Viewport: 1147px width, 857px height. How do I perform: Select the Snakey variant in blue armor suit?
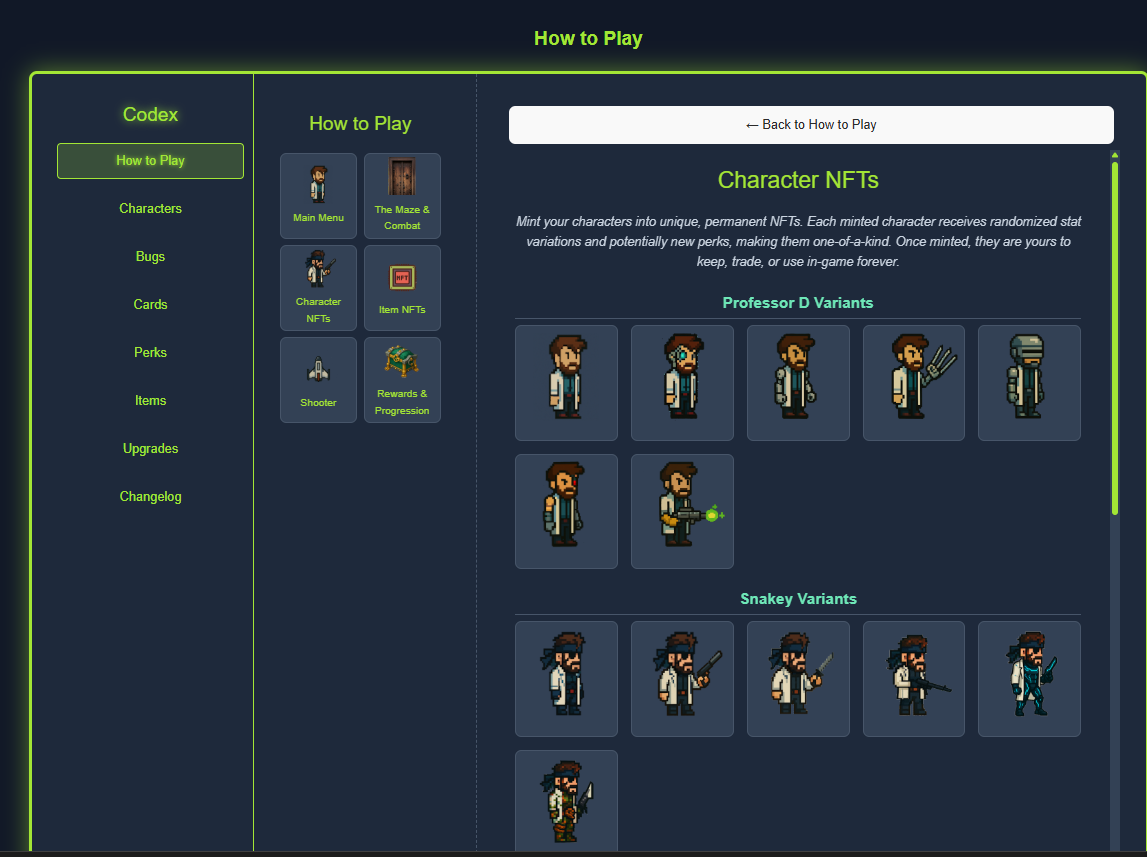[x=1029, y=679]
